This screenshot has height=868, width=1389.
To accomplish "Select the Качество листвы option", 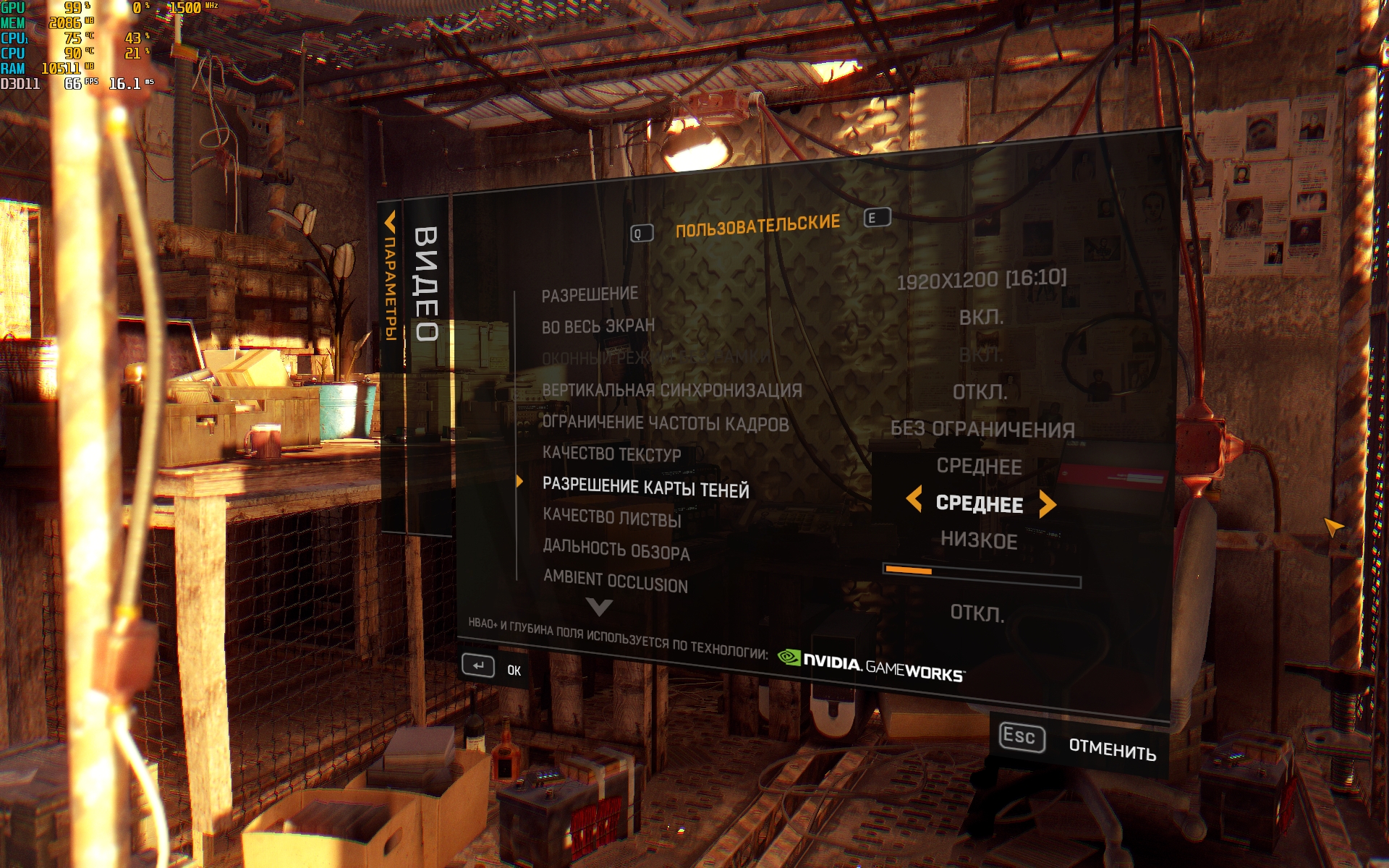I will coord(611,517).
